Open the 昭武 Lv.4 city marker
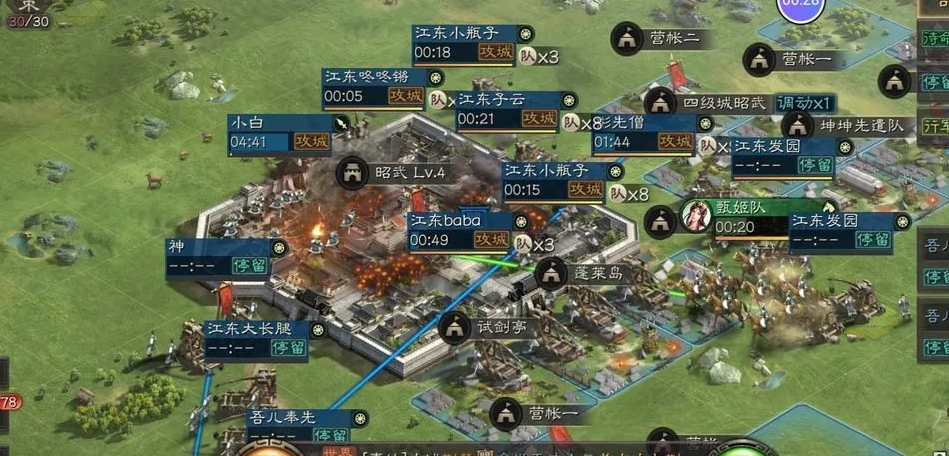This screenshot has height=456, width=949. (x=353, y=172)
